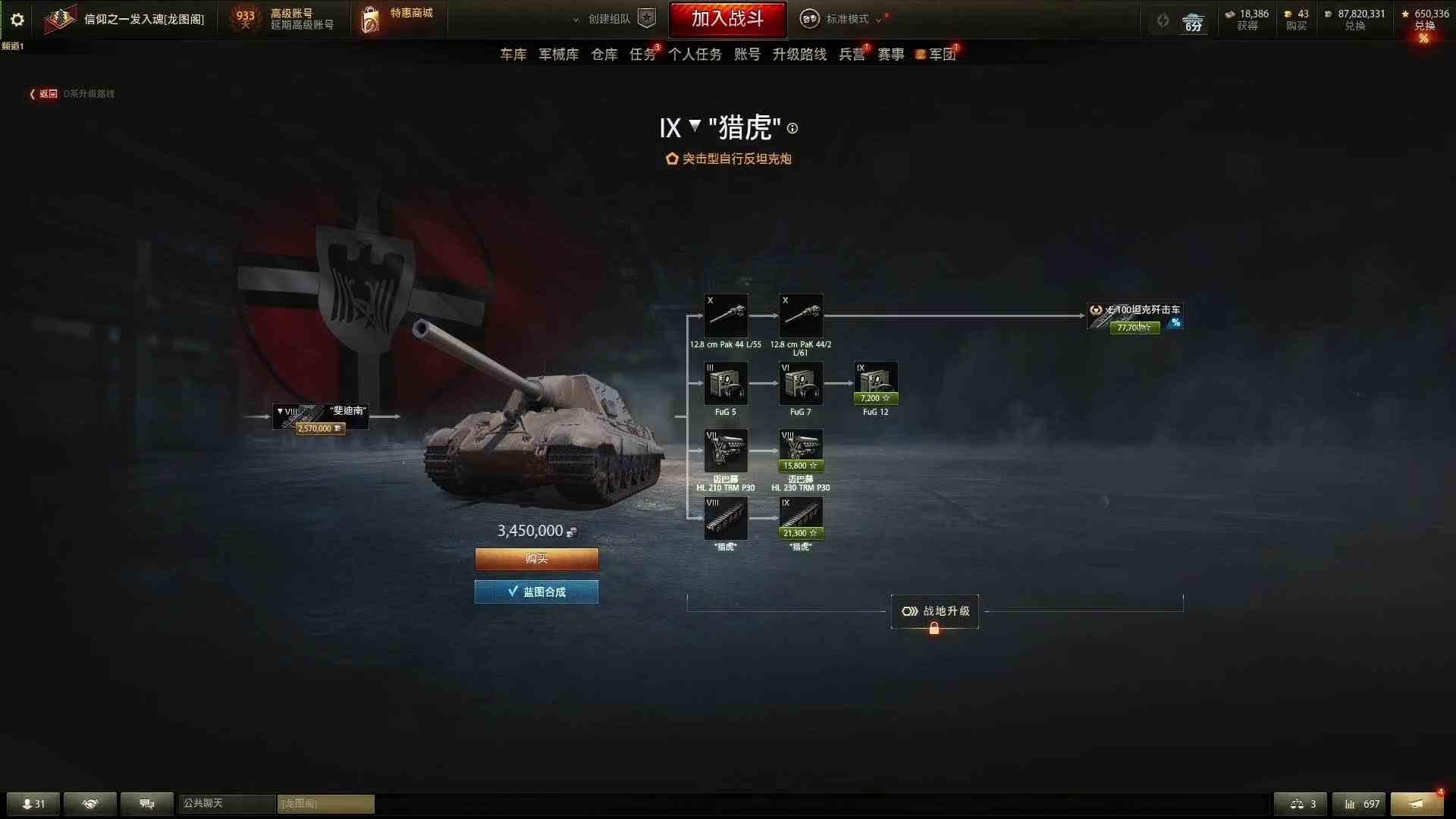Open the 特惠商城 premium shop icon
This screenshot has height=819, width=1456.
pyautogui.click(x=371, y=19)
